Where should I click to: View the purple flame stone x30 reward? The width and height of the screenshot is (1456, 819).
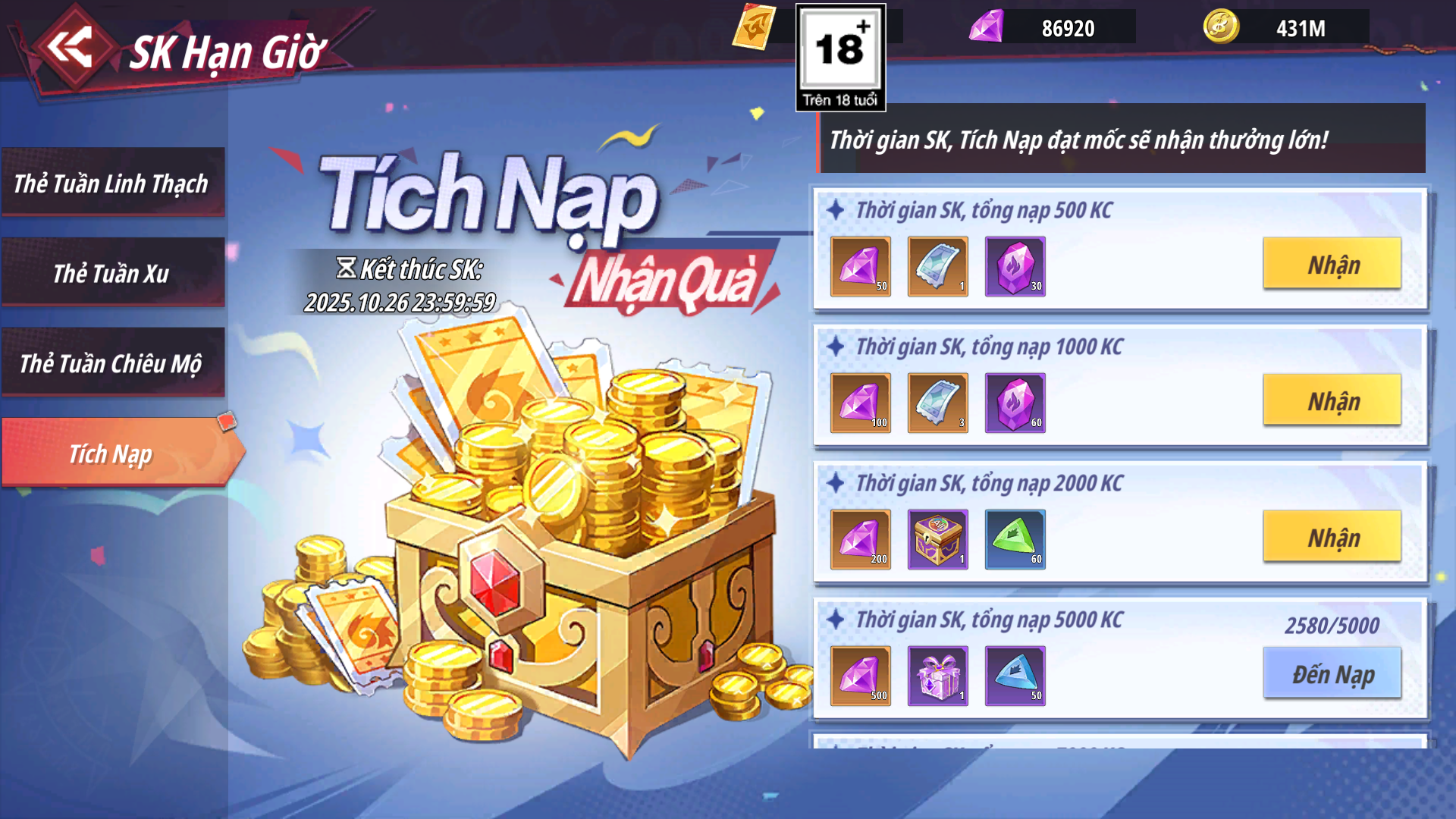pos(1015,266)
